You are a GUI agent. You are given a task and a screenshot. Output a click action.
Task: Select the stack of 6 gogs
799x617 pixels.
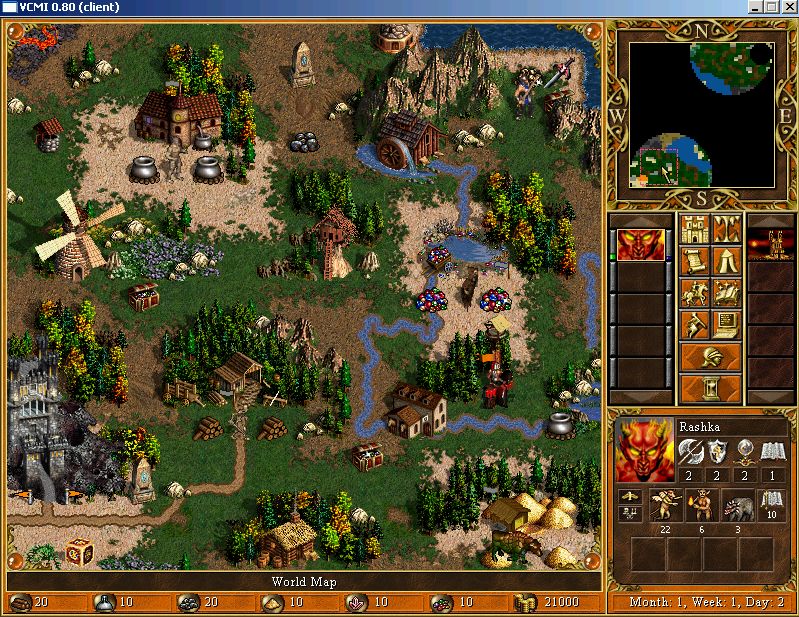701,505
